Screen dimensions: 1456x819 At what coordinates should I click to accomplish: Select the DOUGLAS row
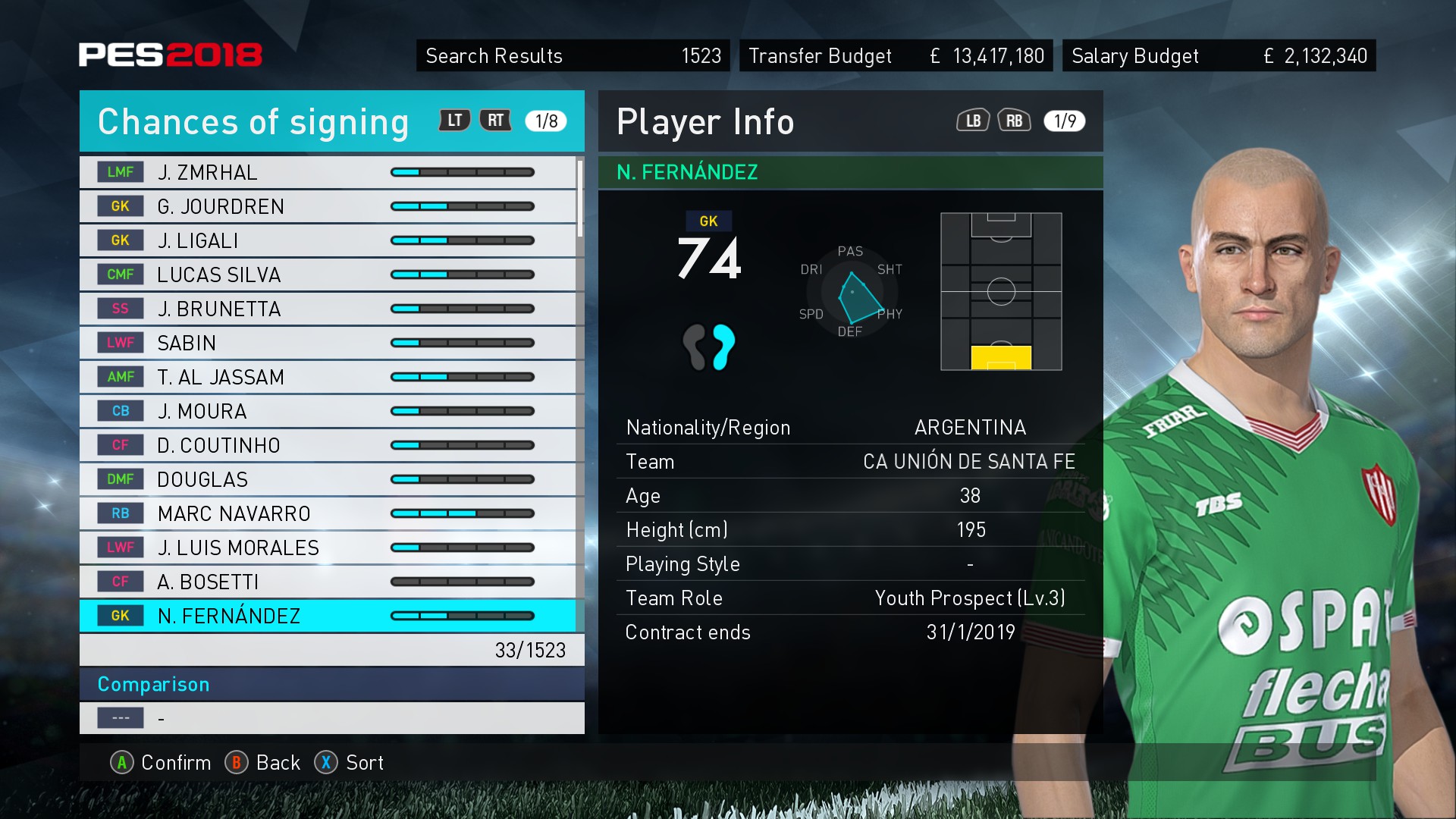pos(328,479)
